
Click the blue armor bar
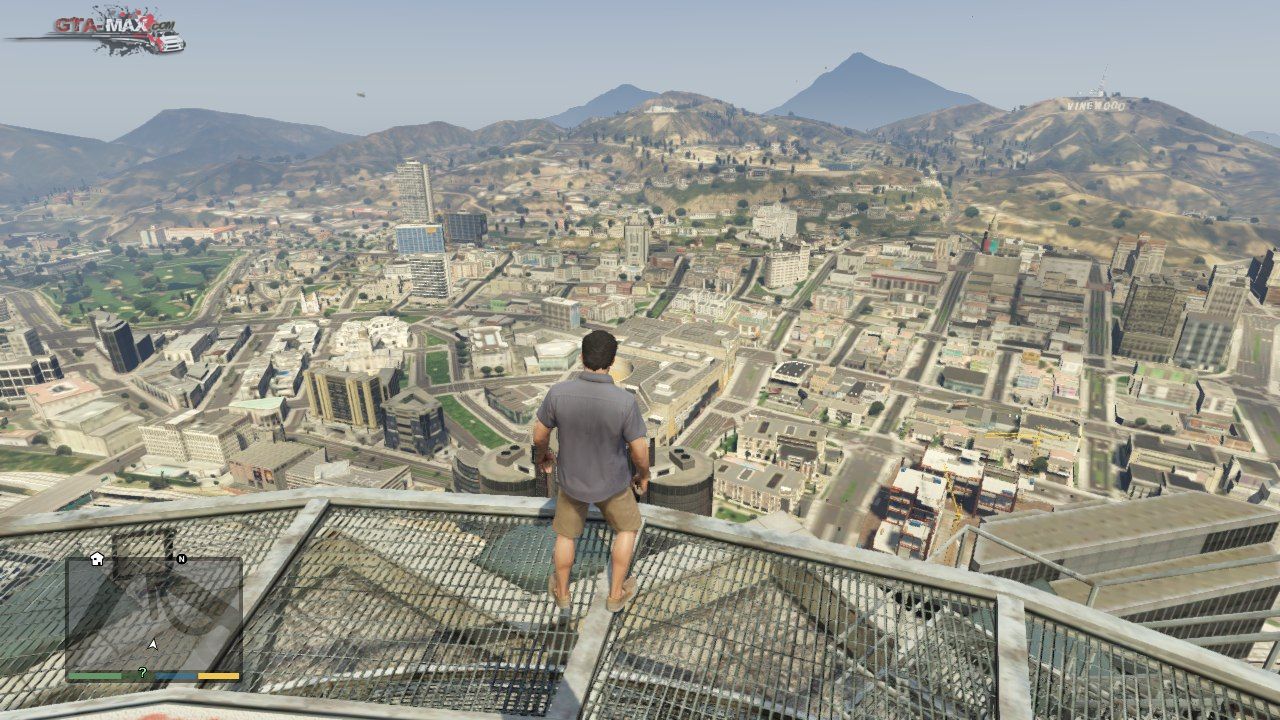pyautogui.click(x=177, y=676)
